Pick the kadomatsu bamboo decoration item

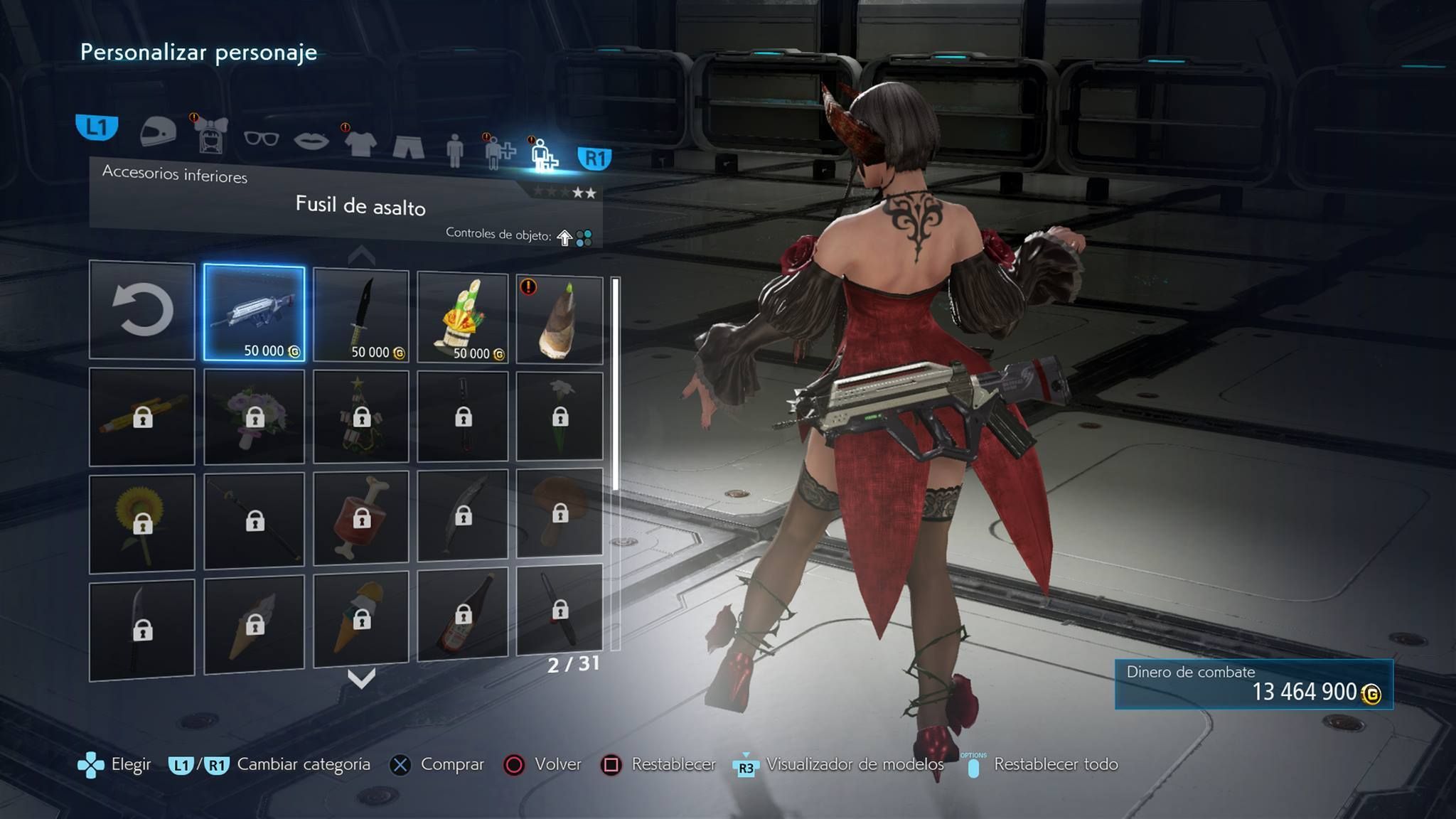[462, 317]
